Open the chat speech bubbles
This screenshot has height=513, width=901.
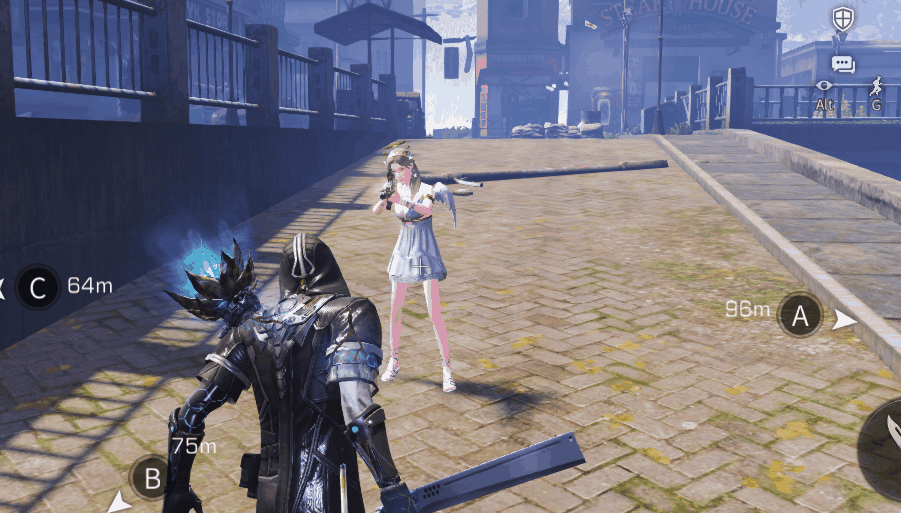tap(843, 64)
